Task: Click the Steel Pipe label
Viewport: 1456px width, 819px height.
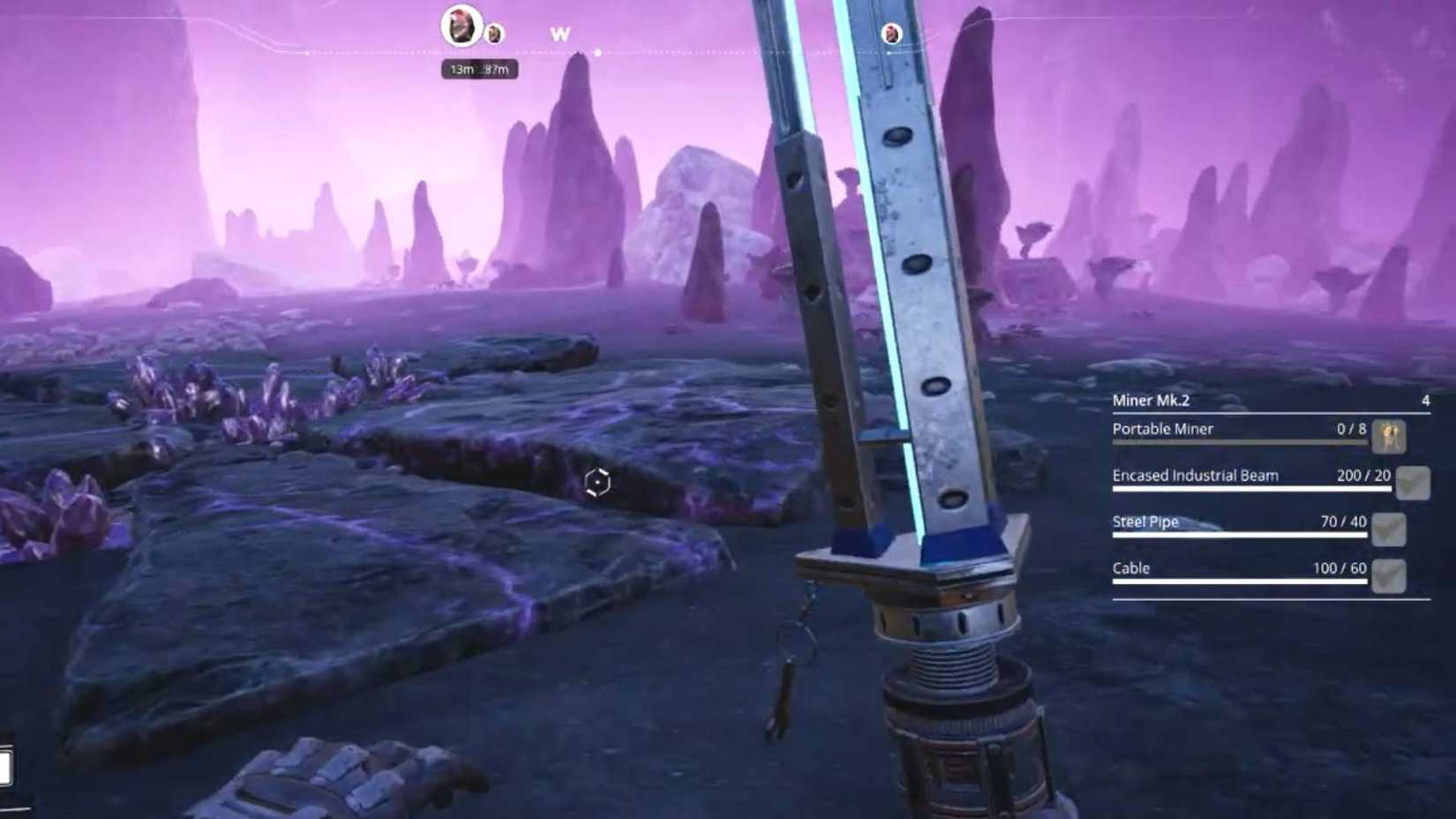Action: 1146,522
